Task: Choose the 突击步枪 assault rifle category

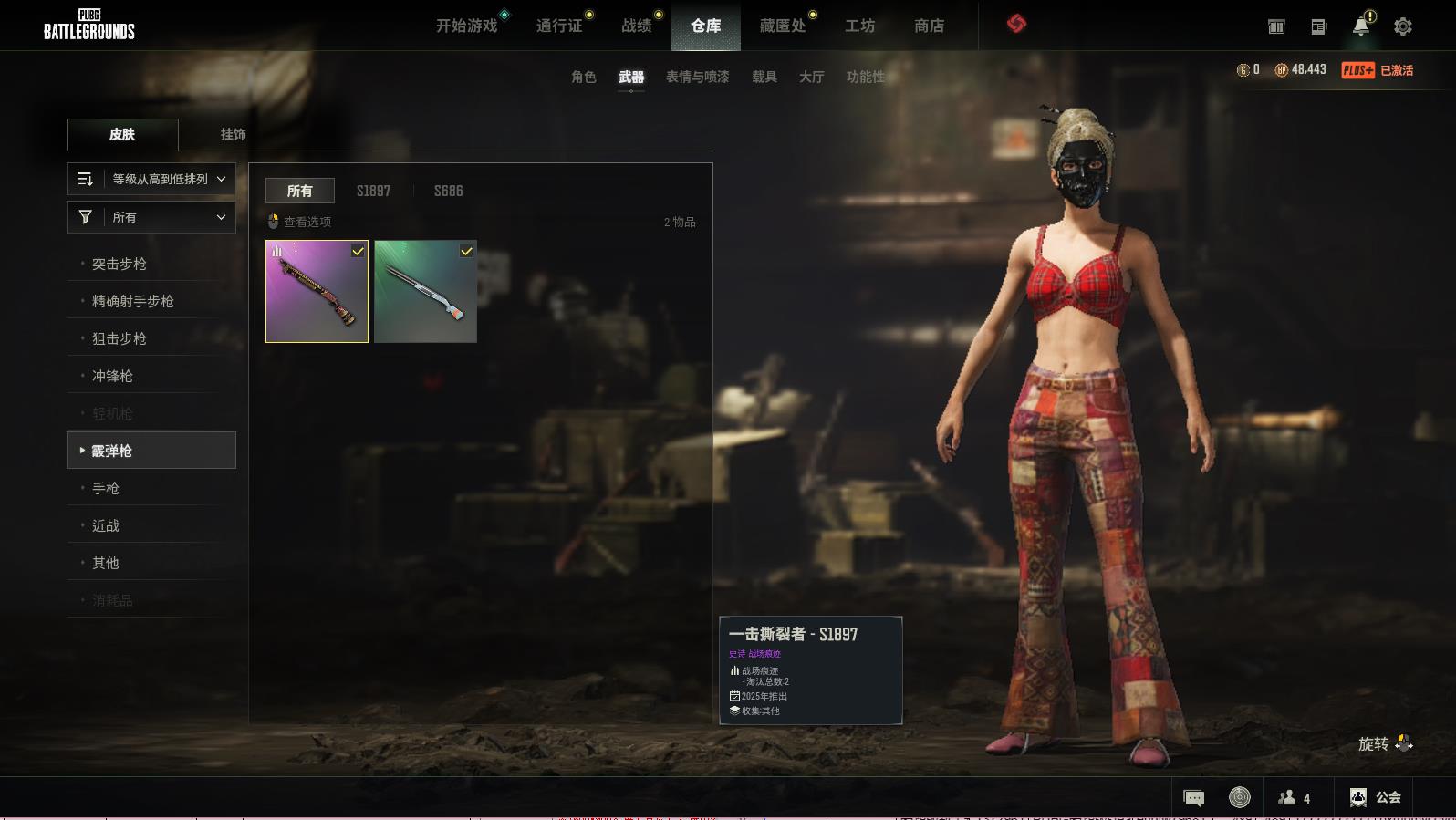Action: coord(120,264)
